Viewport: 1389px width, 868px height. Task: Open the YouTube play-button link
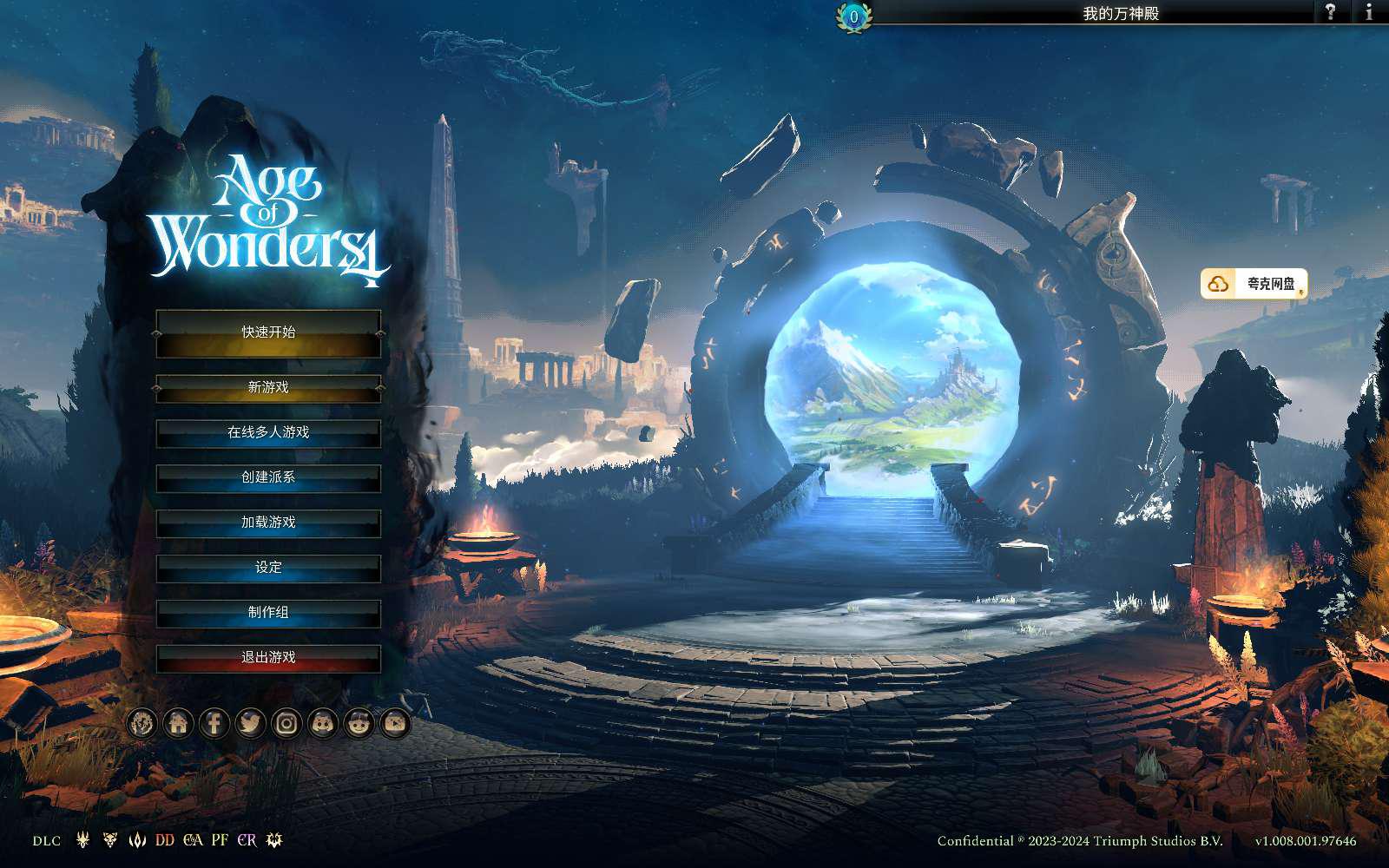pyautogui.click(x=395, y=723)
